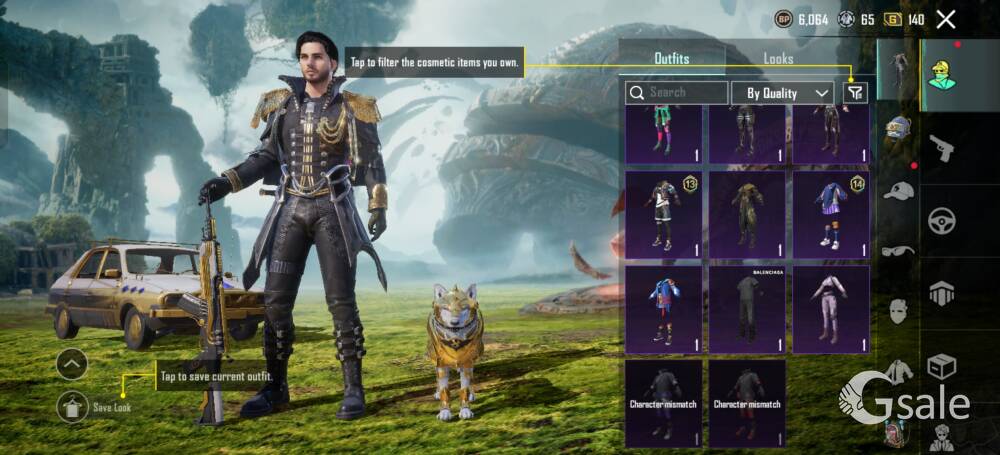Show the helmet subcategory

click(x=898, y=128)
